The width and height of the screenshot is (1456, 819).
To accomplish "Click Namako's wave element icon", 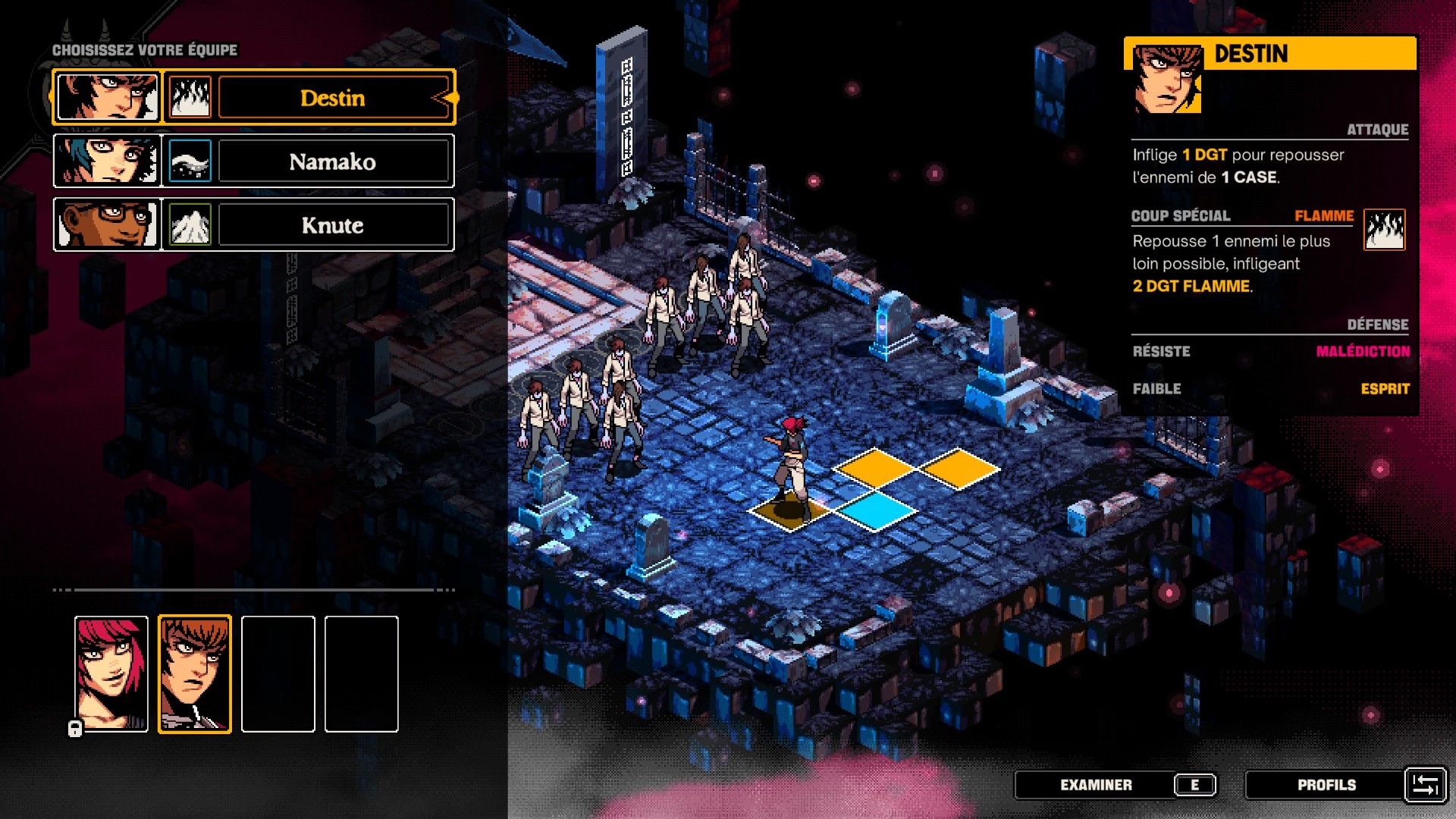I will pos(190,162).
